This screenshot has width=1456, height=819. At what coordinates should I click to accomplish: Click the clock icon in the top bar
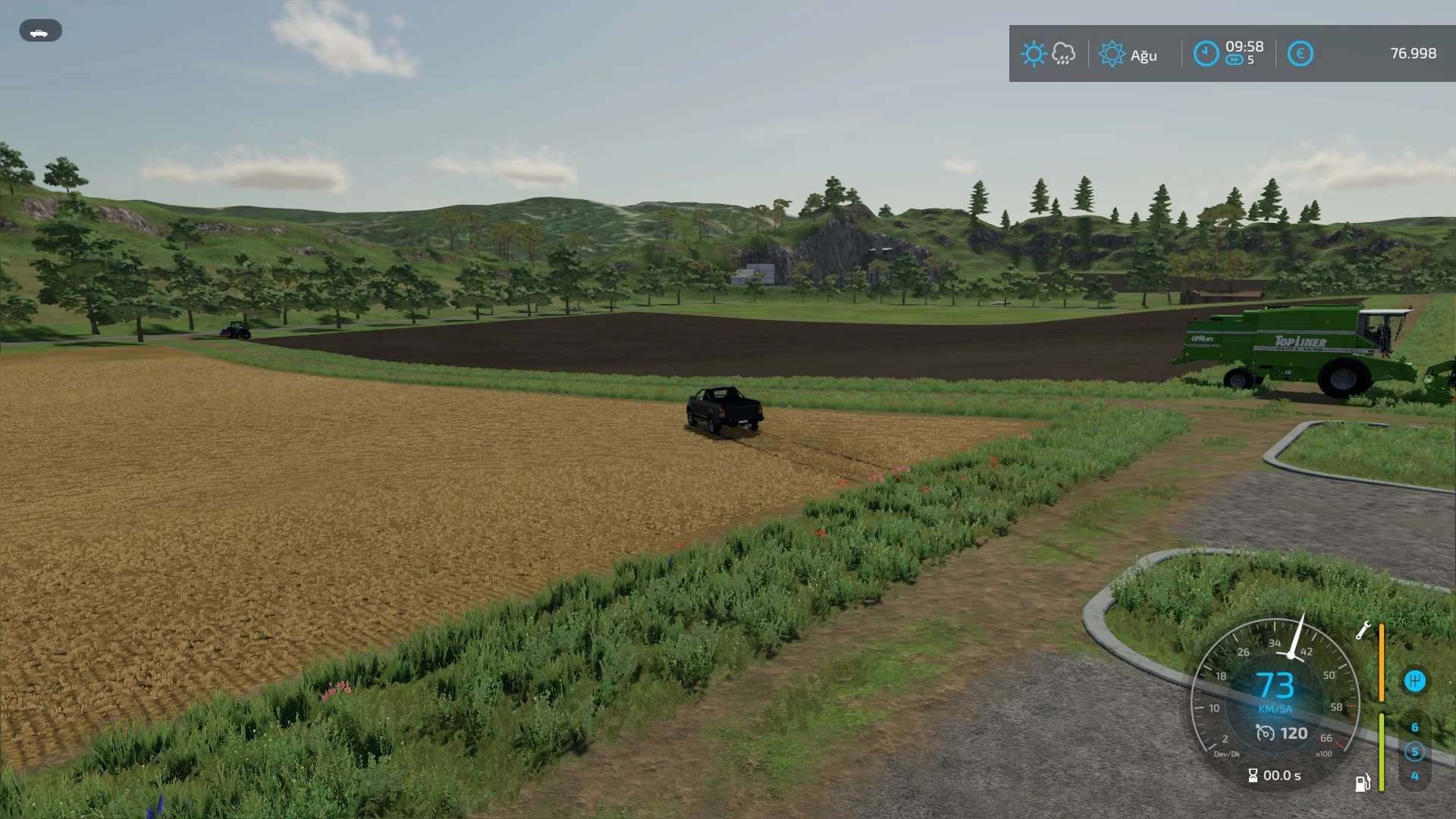[x=1206, y=54]
